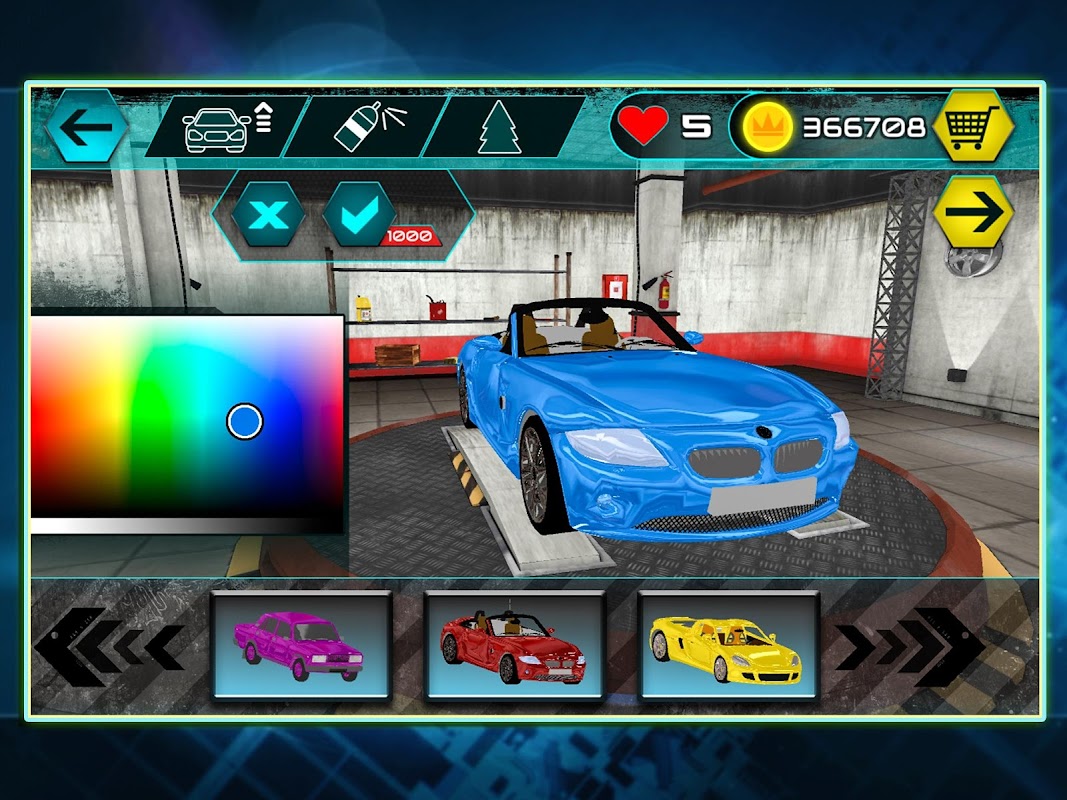1067x800 pixels.
Task: Show next cars with right chevrons
Action: coord(908,646)
